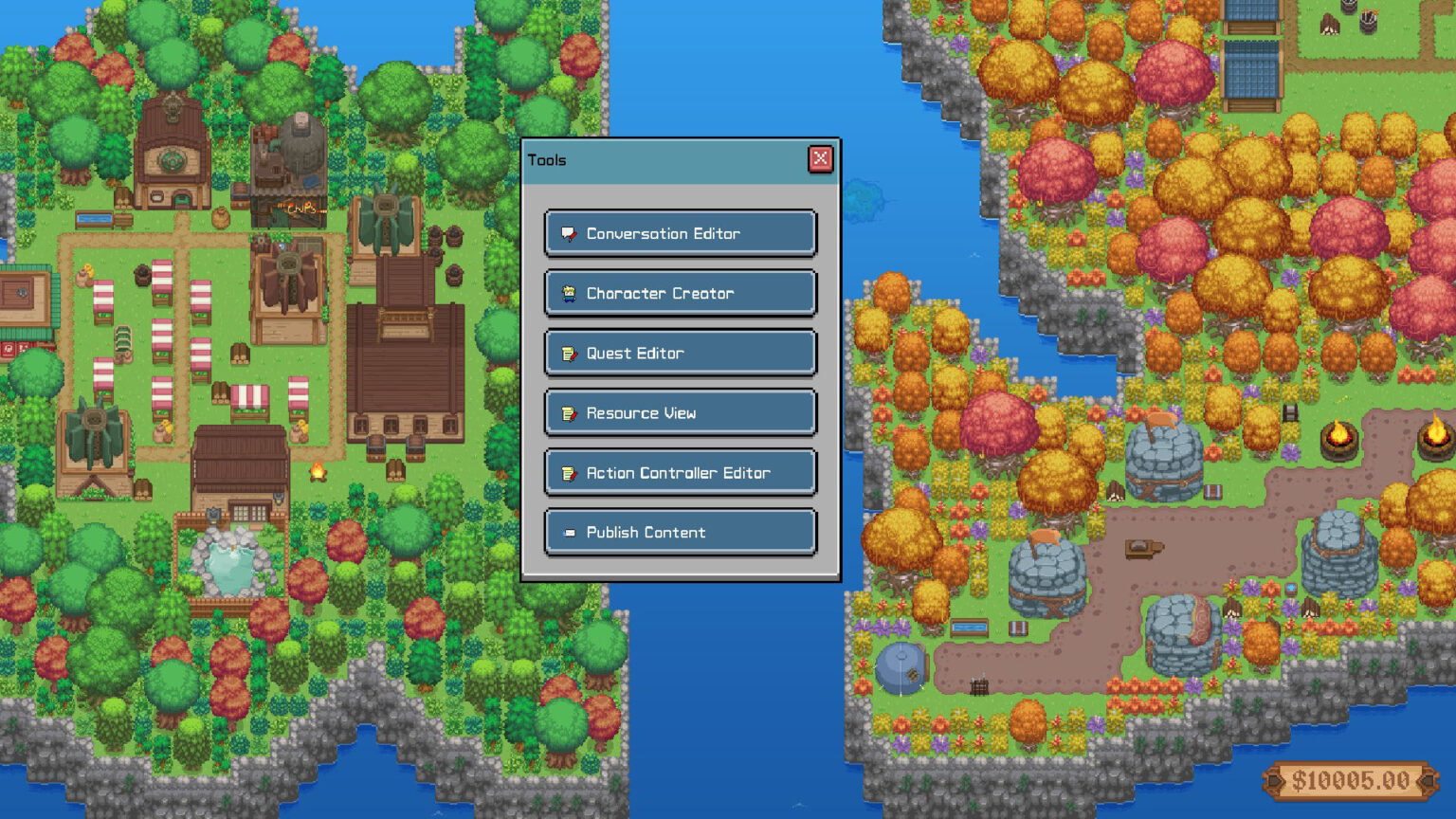Publish your content
Image resolution: width=1456 pixels, height=819 pixels.
(x=680, y=532)
